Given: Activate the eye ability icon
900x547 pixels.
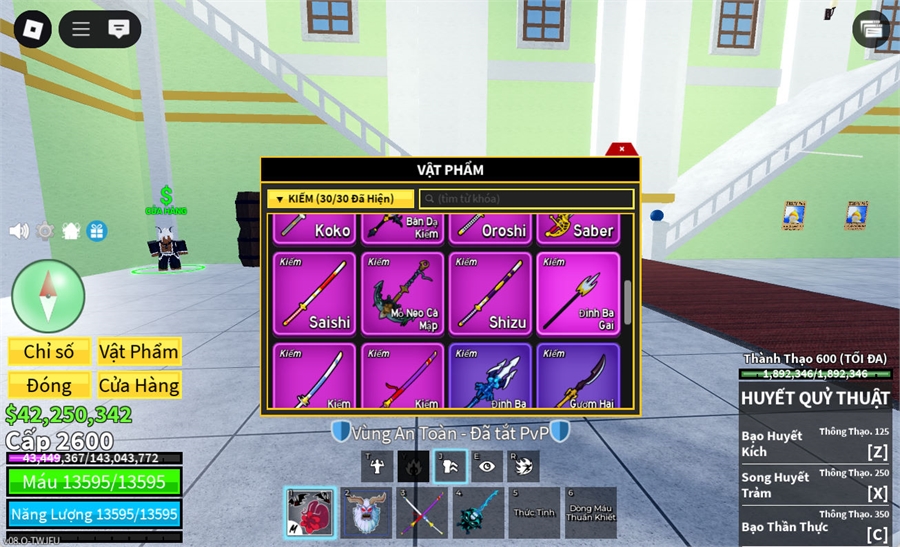Looking at the screenshot, I should 485,465.
